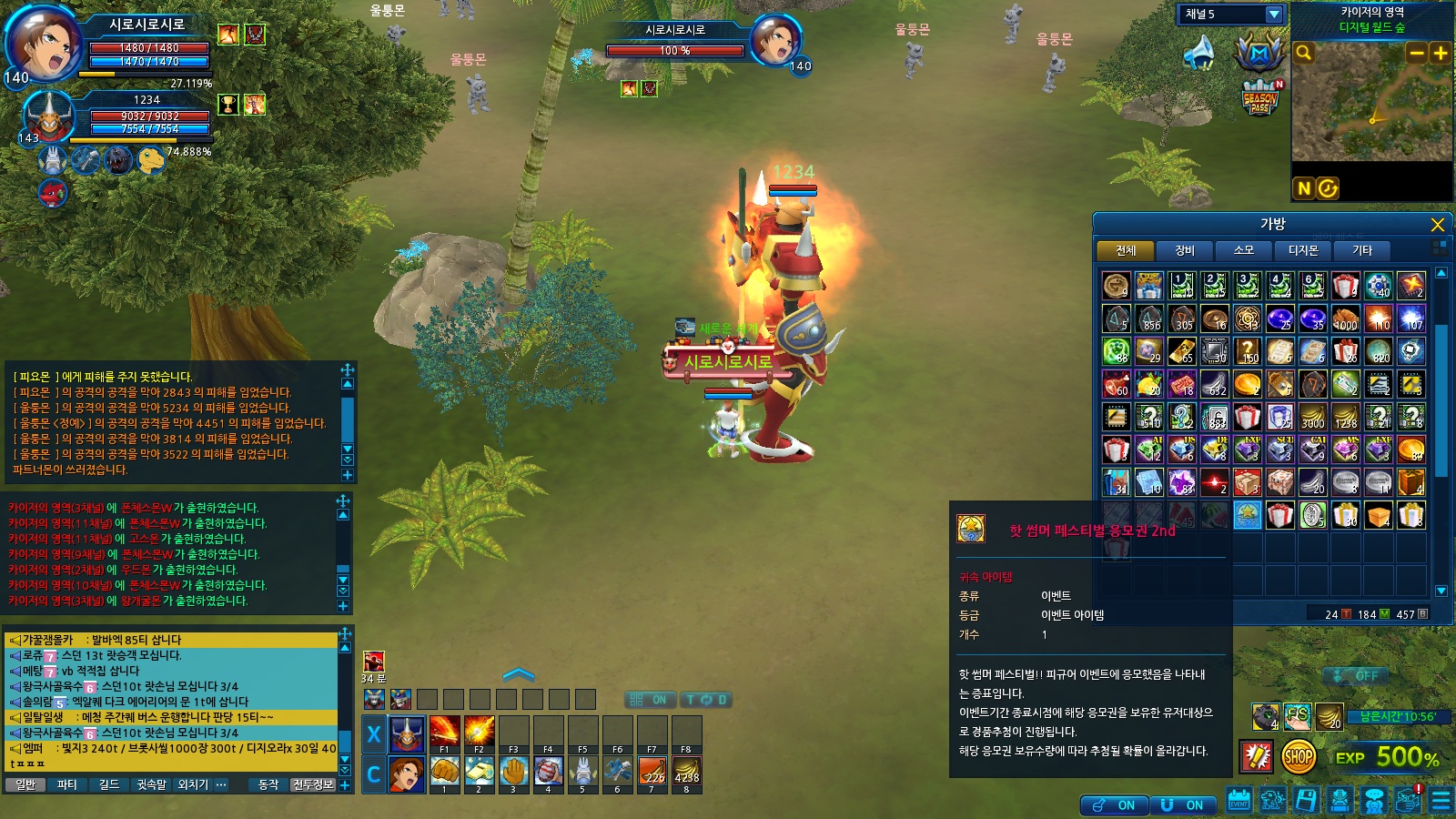Open the gold SHOP coin button
1456x819 pixels.
pyautogui.click(x=1299, y=756)
